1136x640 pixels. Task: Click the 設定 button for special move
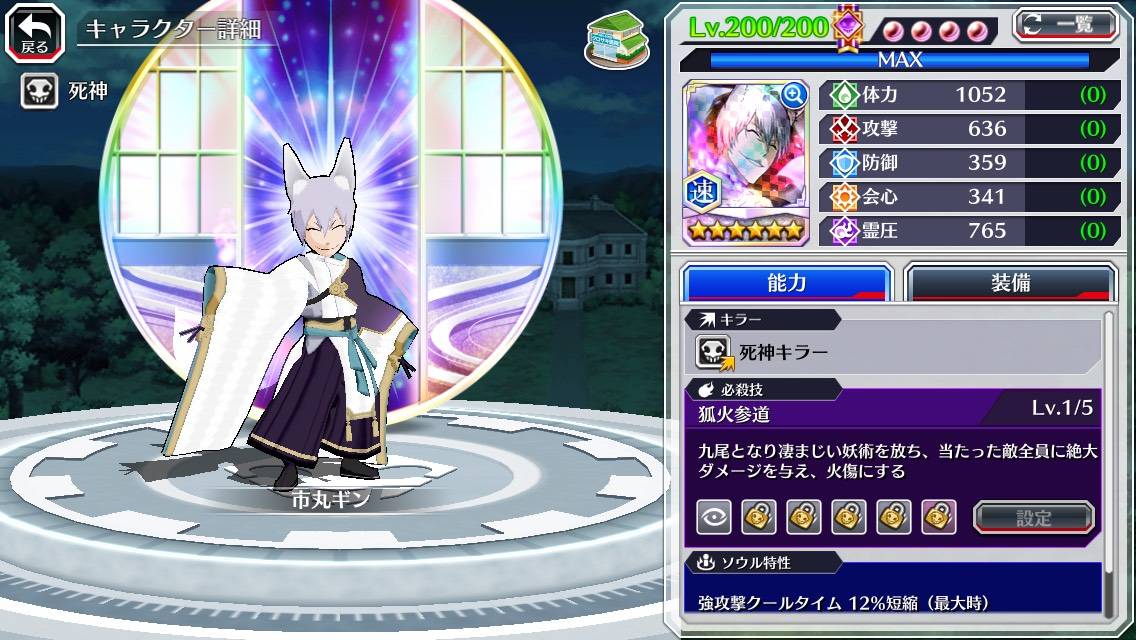point(1034,517)
